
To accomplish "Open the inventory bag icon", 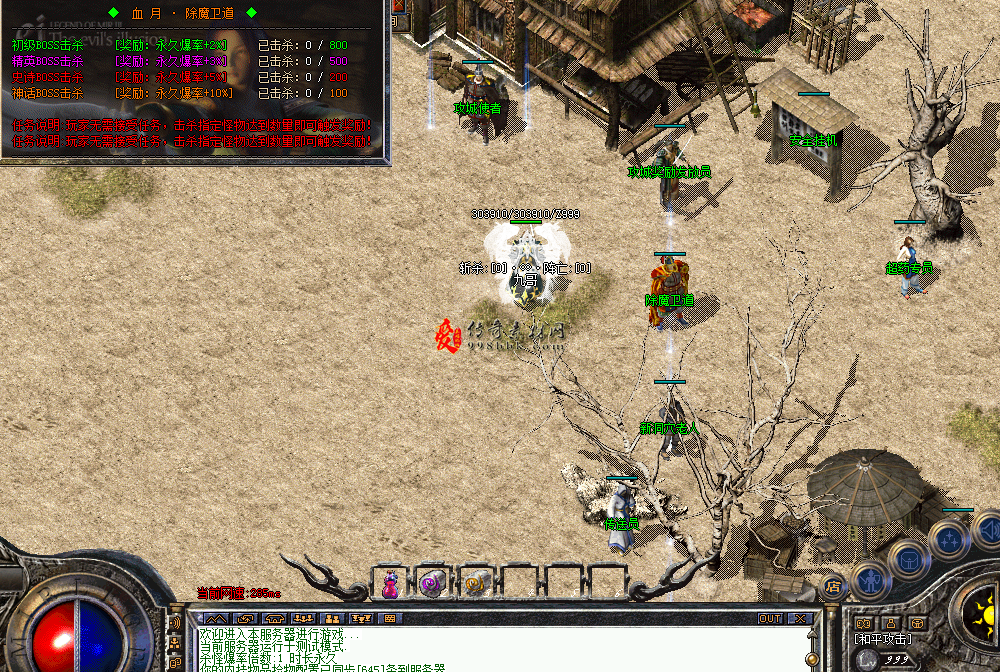I will click(x=910, y=558).
